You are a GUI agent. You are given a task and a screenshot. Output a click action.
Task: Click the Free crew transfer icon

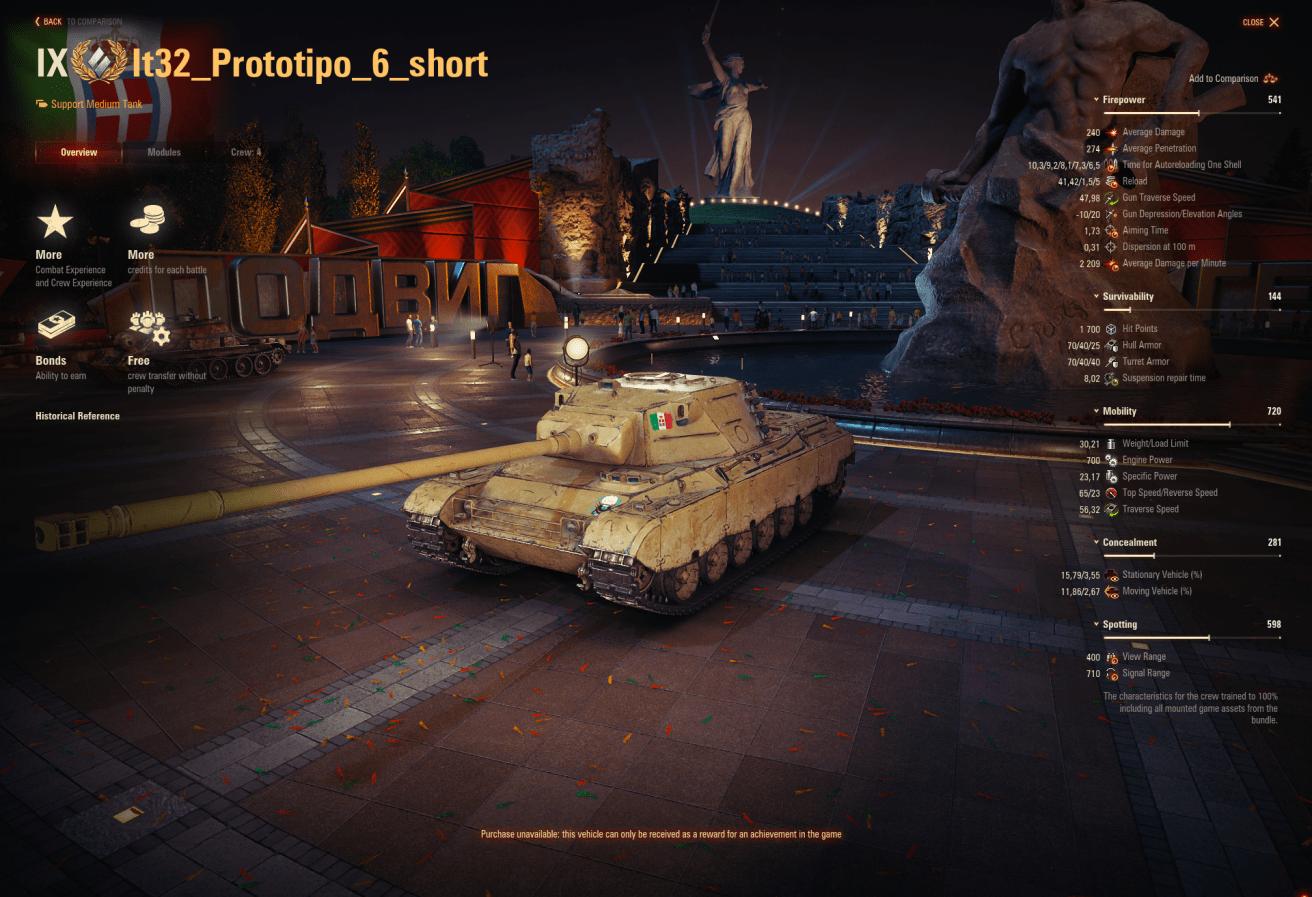coord(149,327)
